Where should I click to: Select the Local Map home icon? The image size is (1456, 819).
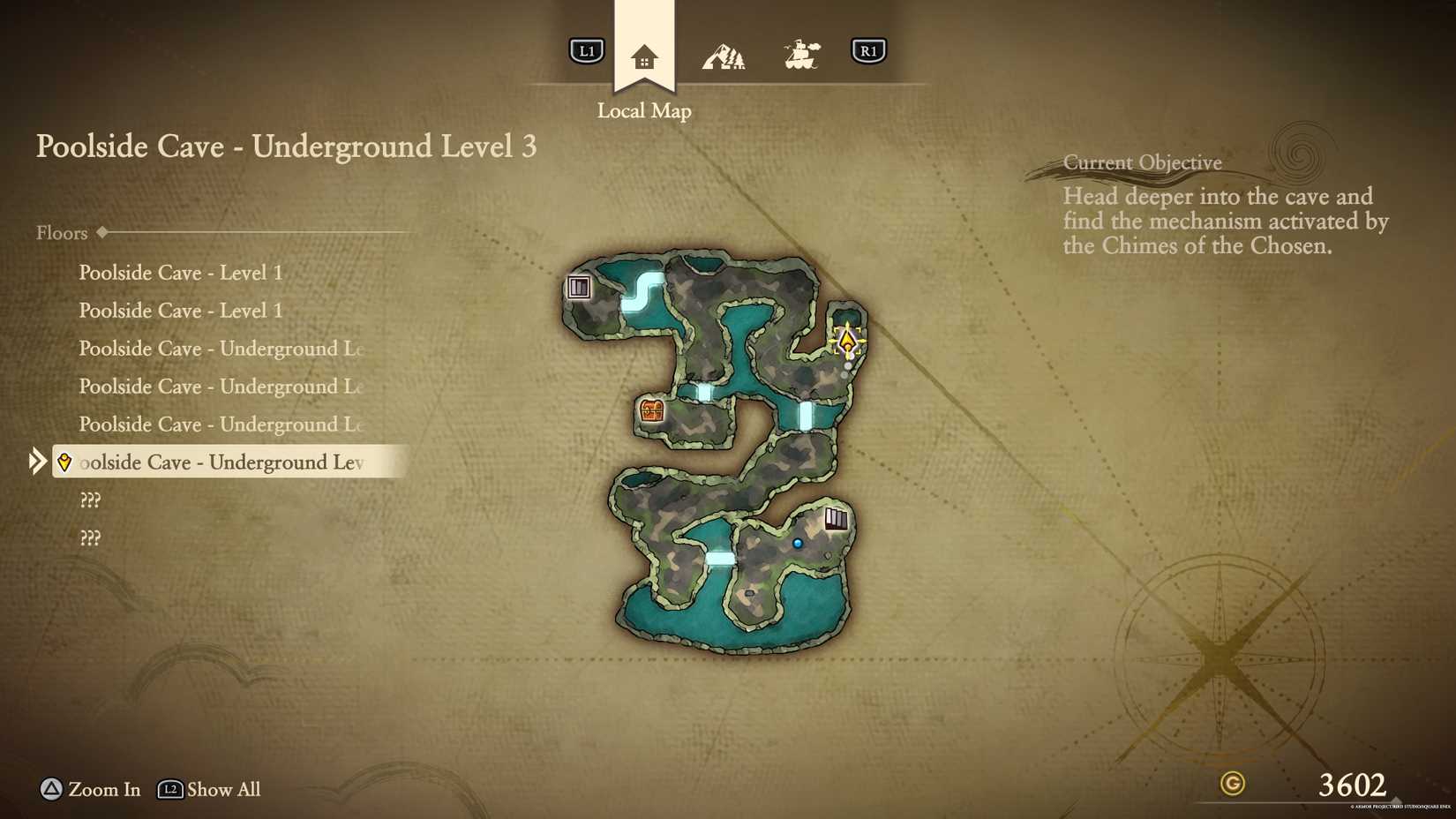(x=643, y=53)
